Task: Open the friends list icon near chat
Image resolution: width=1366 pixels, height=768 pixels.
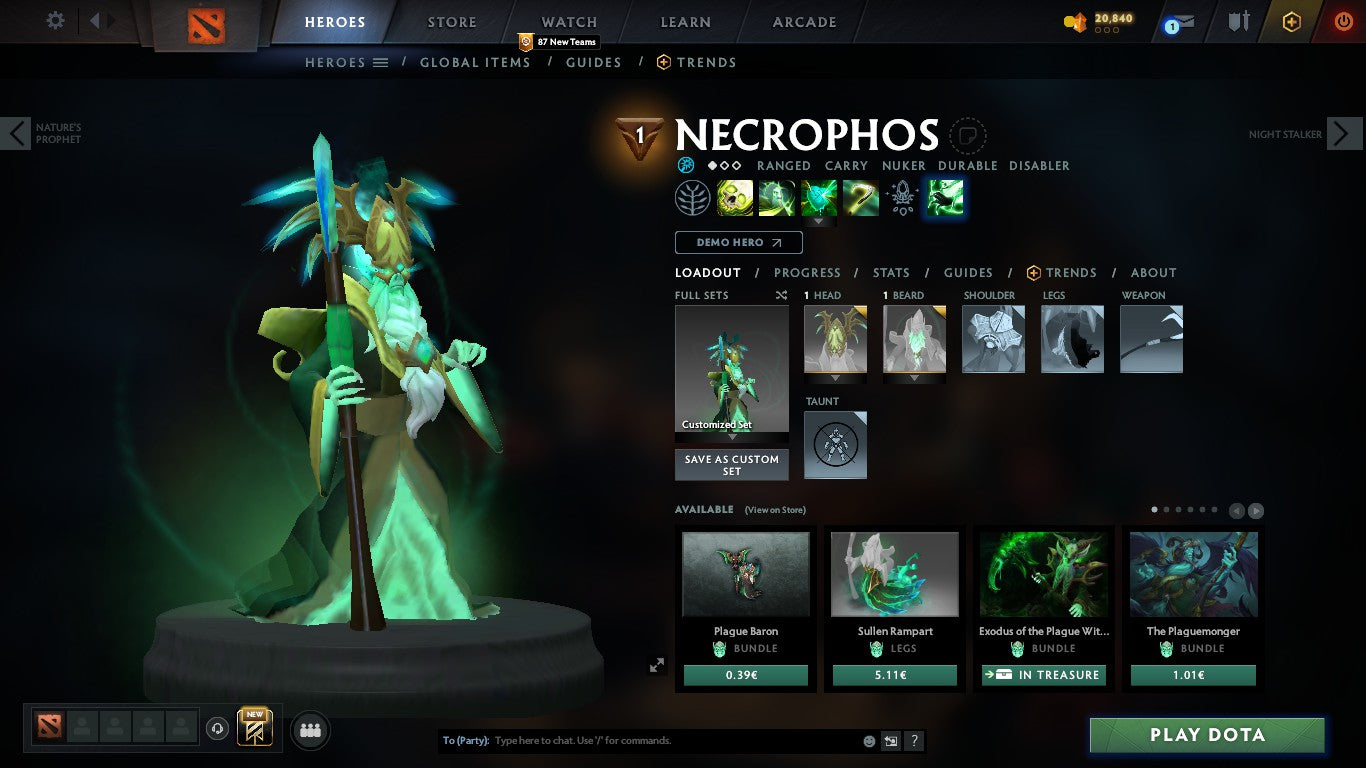Action: pos(310,729)
